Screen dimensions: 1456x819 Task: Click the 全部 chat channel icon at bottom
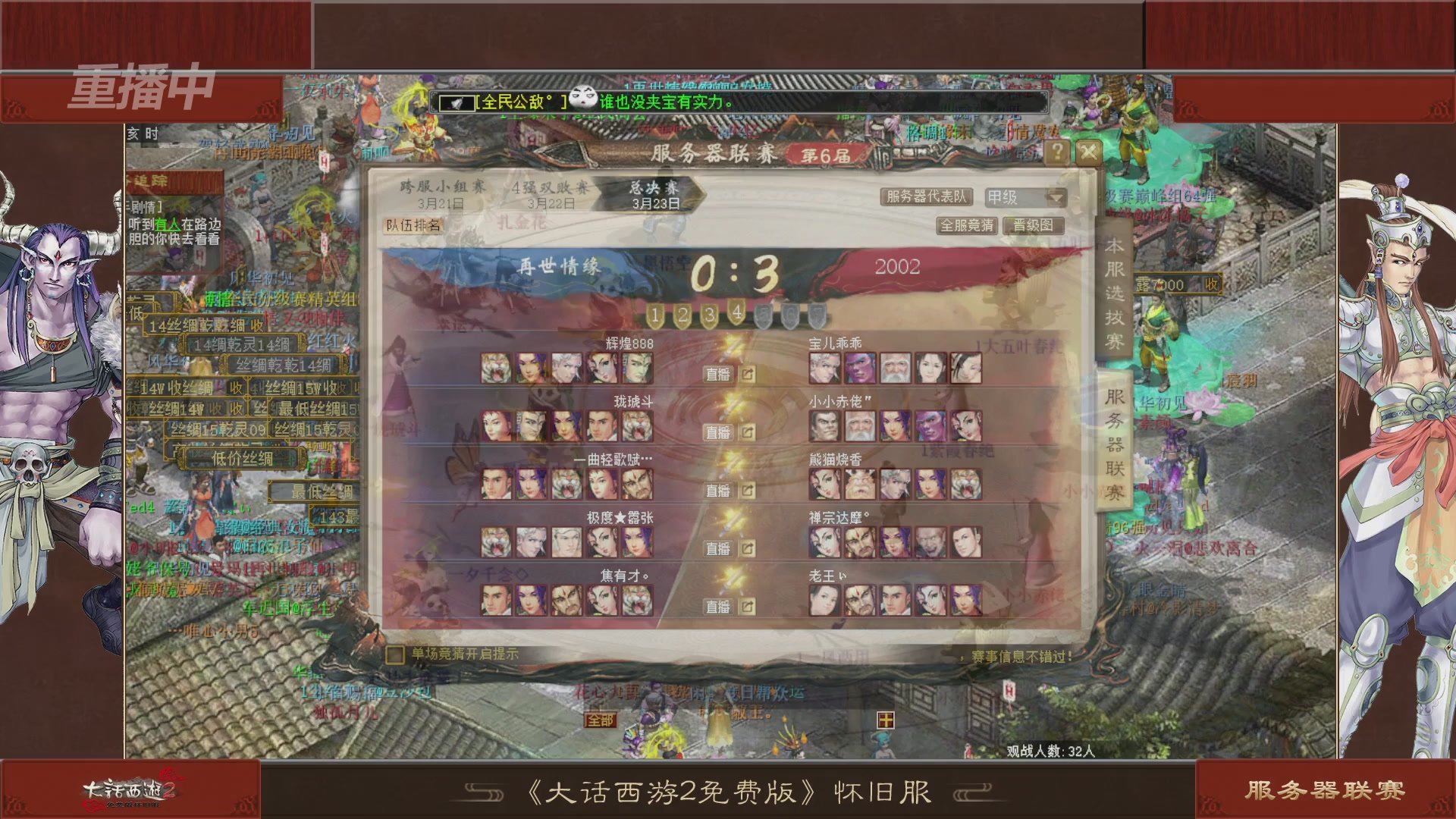(x=598, y=720)
